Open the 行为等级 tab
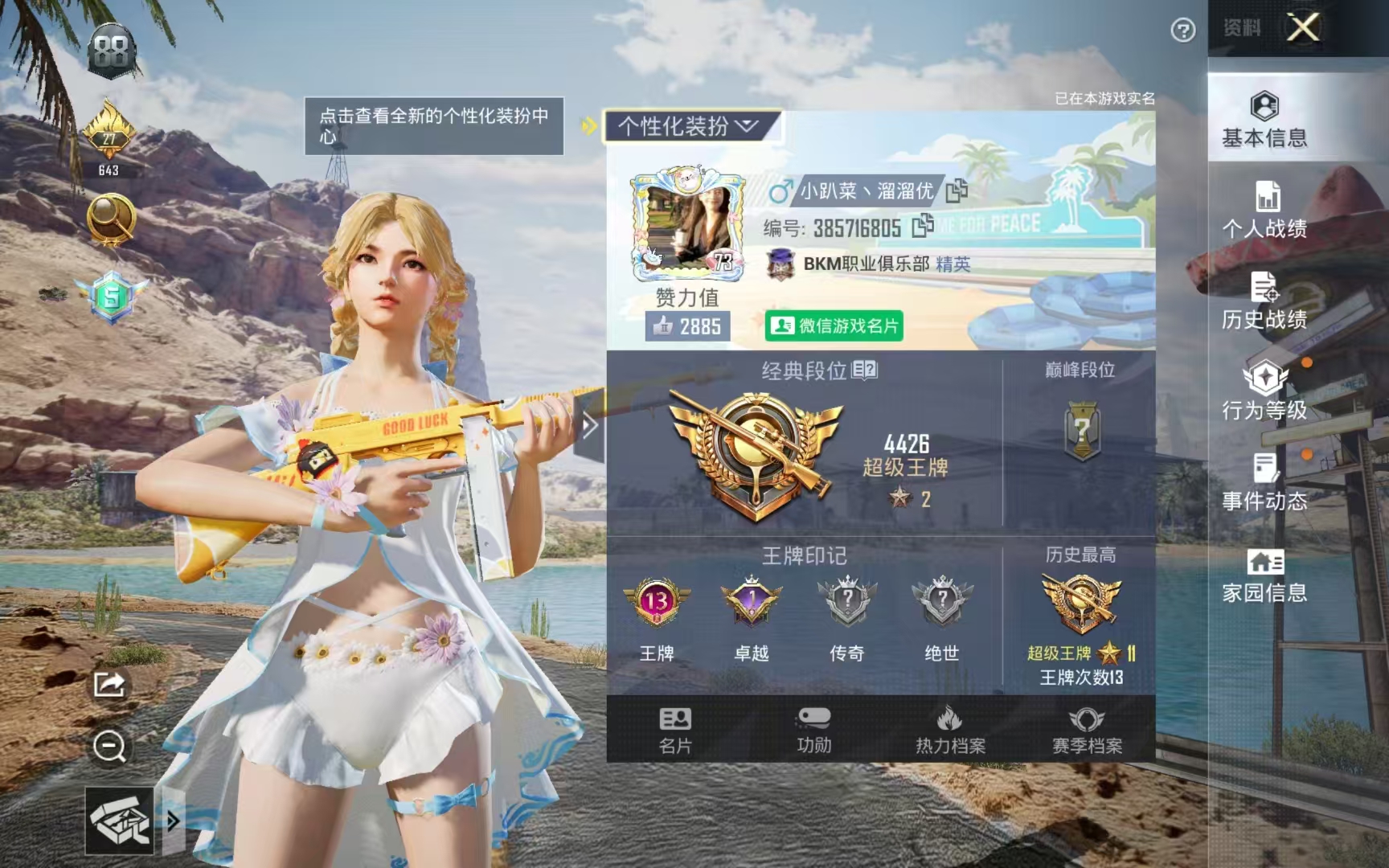This screenshot has width=1389, height=868. [1264, 391]
